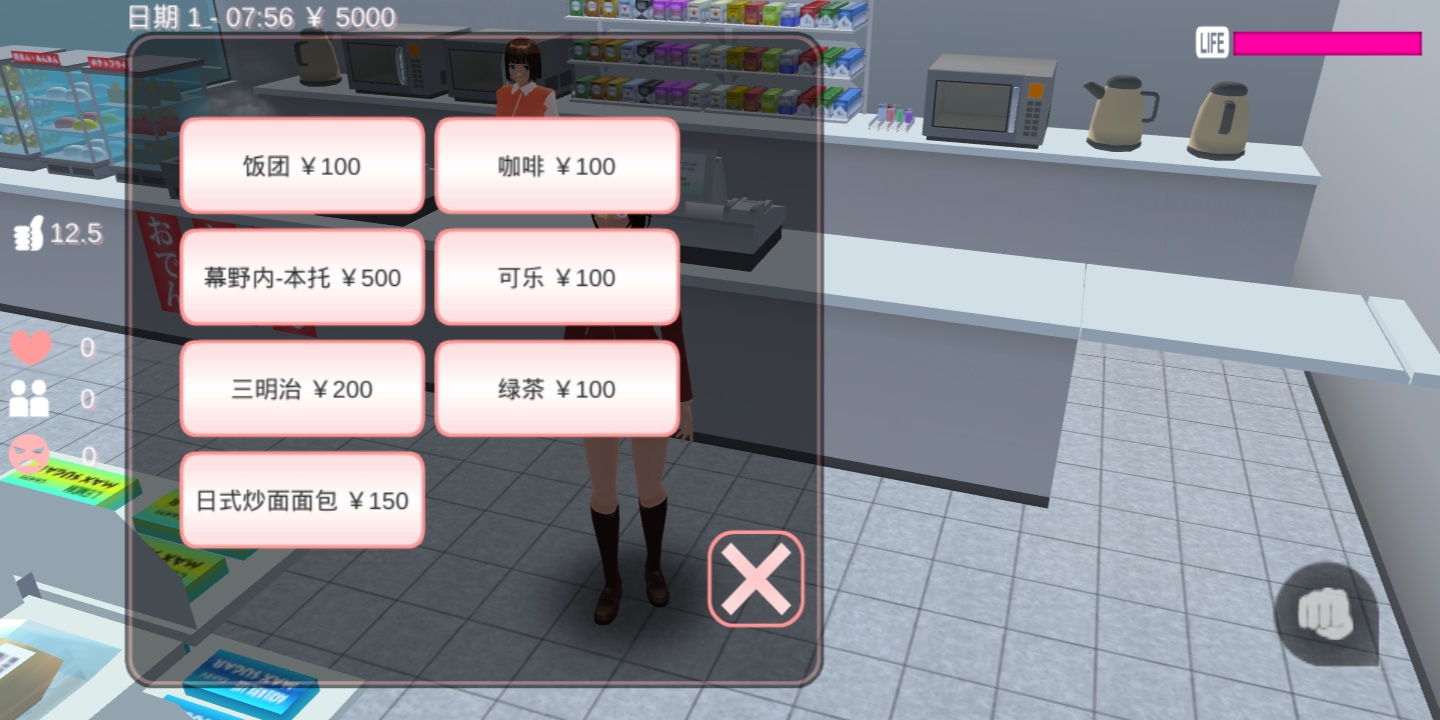The width and height of the screenshot is (1440, 720).
Task: Select the heart lover icon
Action: [30, 347]
